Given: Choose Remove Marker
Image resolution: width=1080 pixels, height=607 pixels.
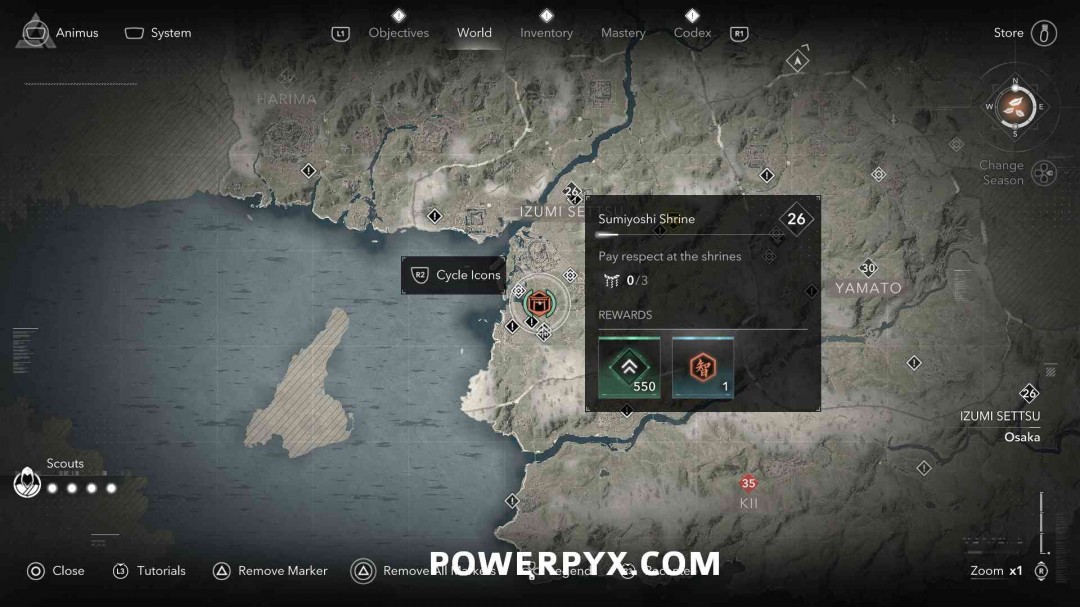Looking at the screenshot, I should pos(270,571).
